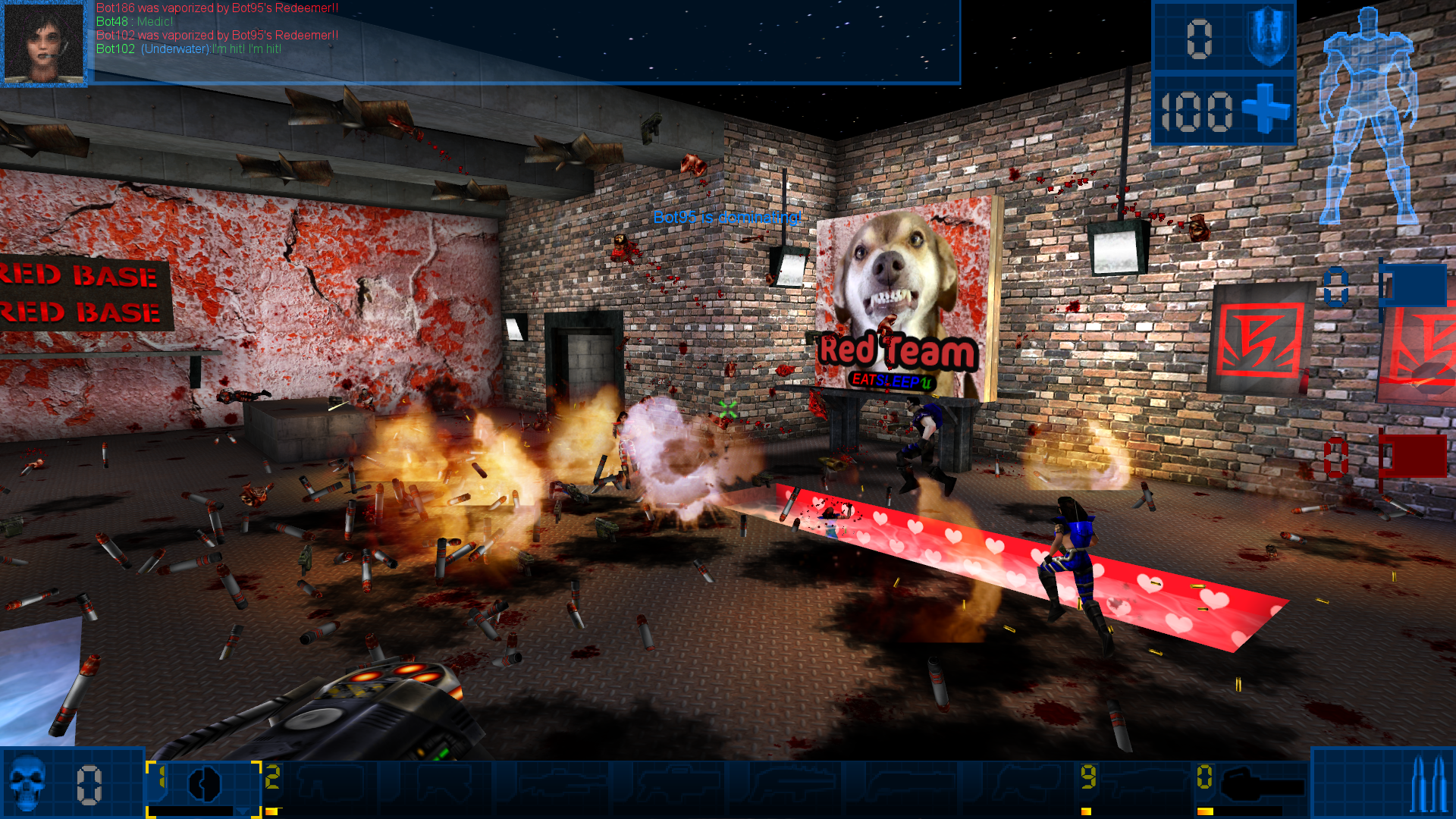Click the 'Bot95 is dominating!' message
This screenshot has width=1456, height=819.
pyautogui.click(x=728, y=218)
